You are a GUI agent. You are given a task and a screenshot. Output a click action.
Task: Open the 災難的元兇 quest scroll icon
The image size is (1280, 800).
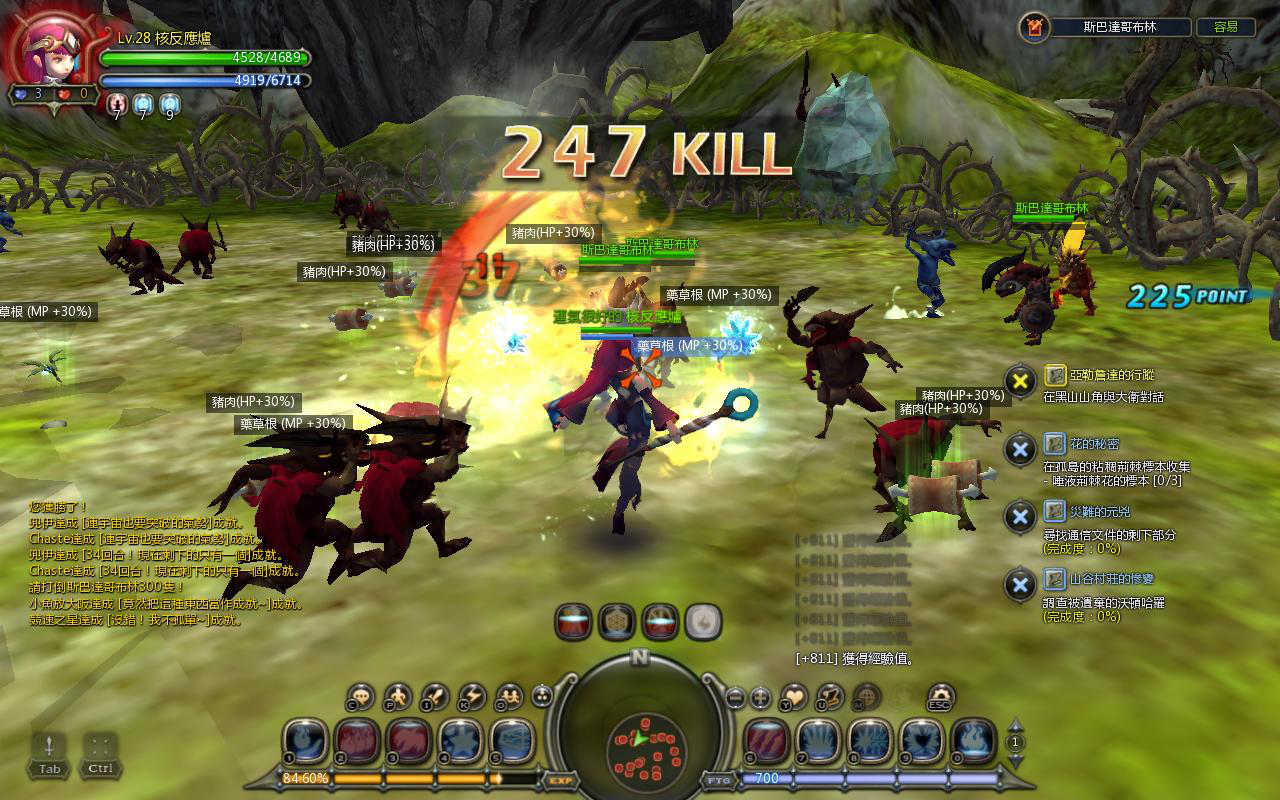(x=1055, y=511)
